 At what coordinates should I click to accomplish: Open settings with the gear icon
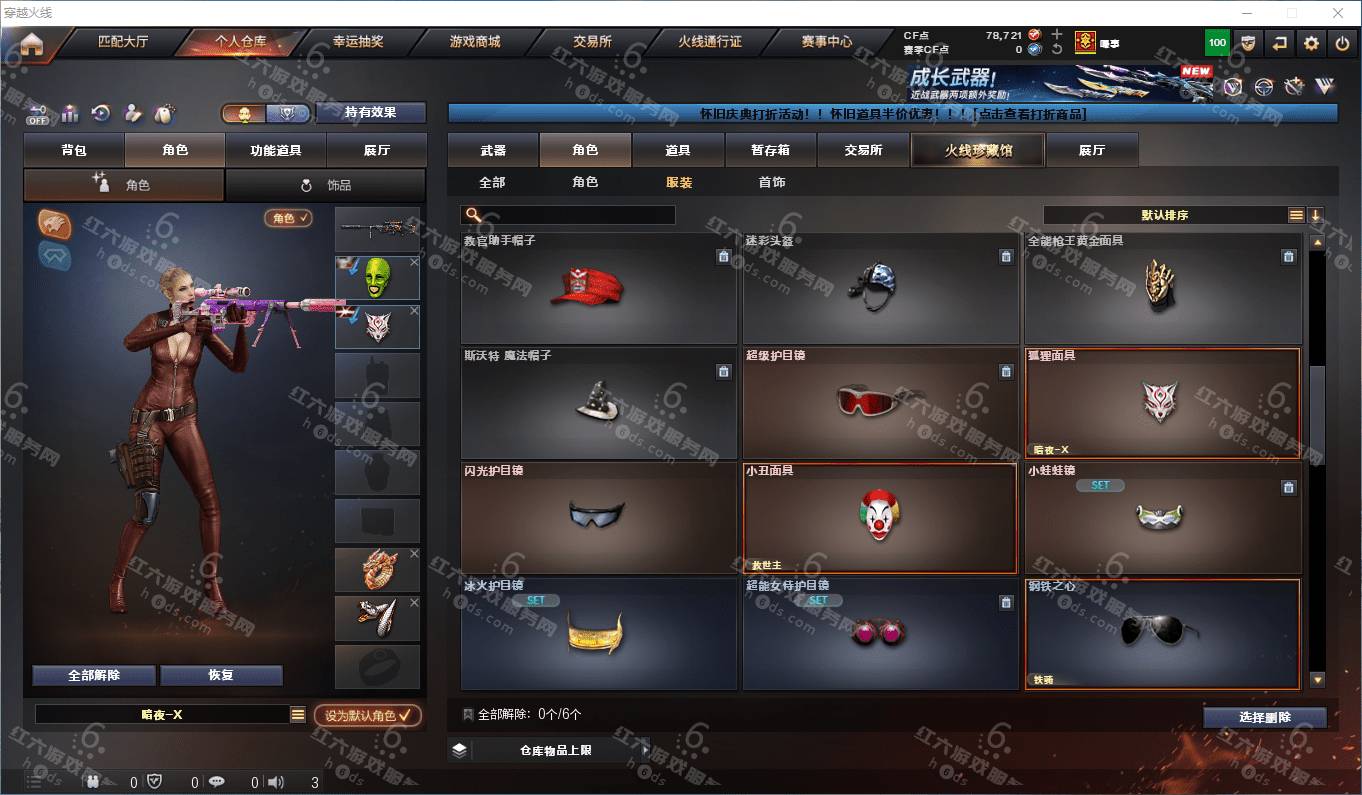coord(1311,43)
